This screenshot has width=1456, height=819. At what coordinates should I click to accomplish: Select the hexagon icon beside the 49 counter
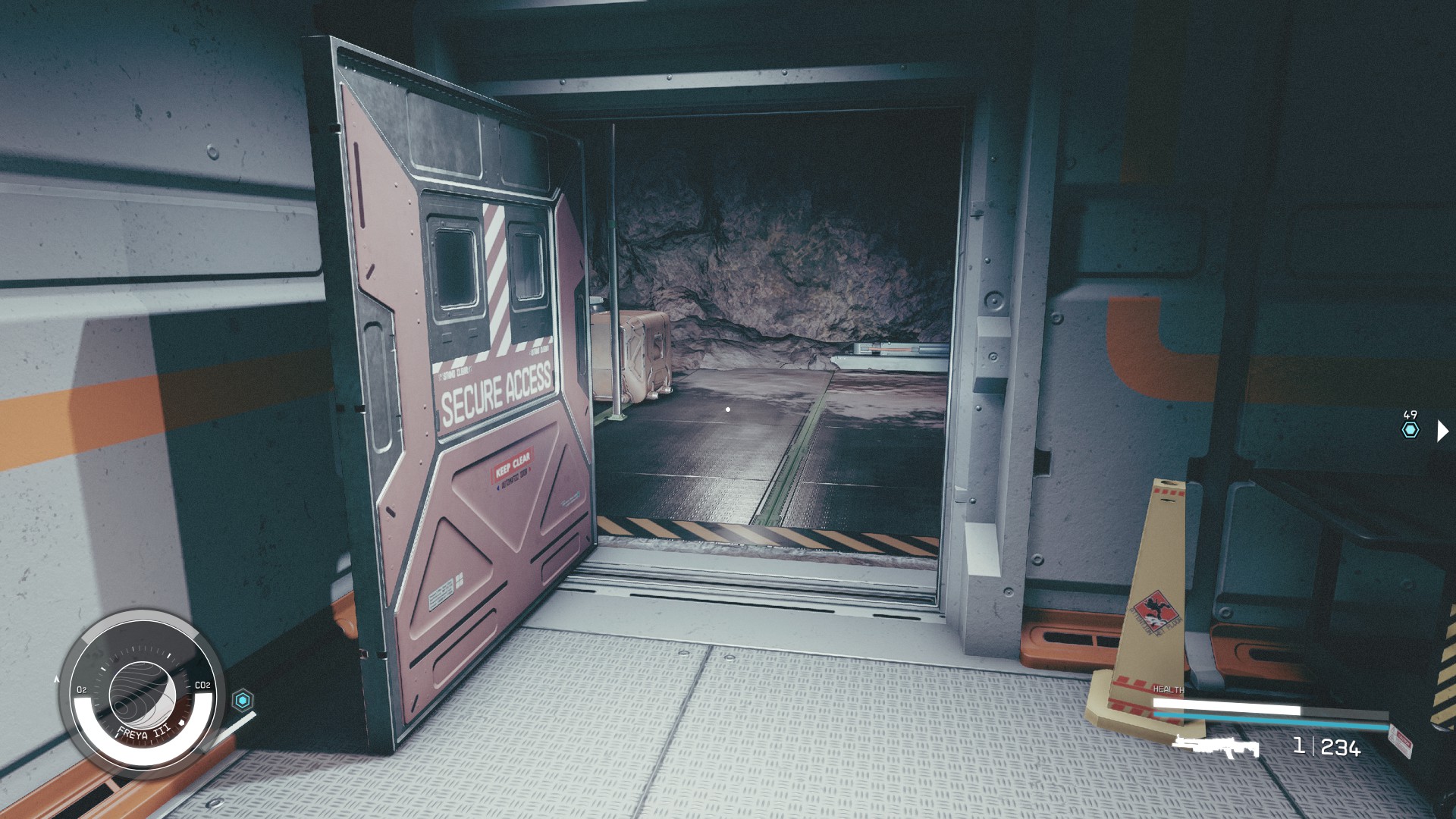pyautogui.click(x=1410, y=428)
